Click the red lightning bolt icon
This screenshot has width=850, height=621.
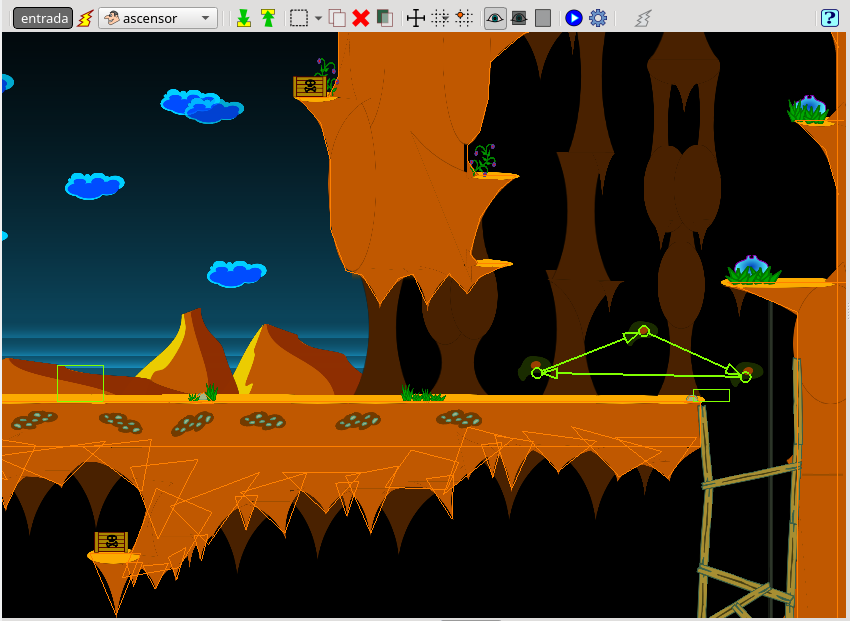tap(86, 18)
